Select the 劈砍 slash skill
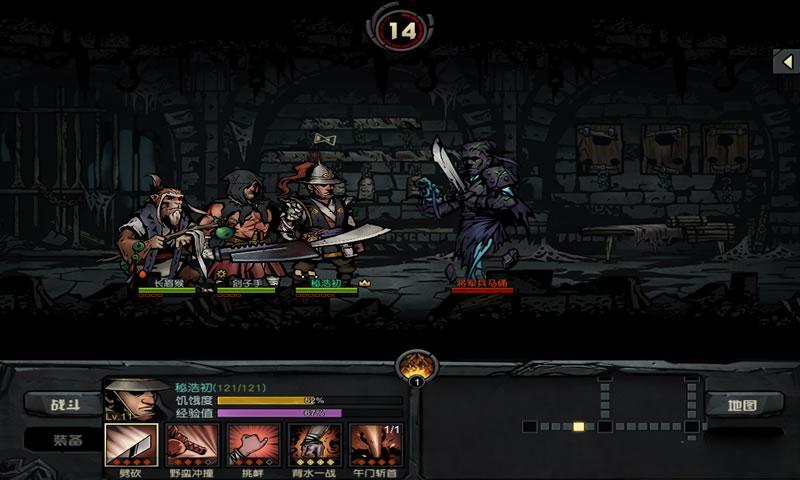800x480 pixels. coord(129,444)
